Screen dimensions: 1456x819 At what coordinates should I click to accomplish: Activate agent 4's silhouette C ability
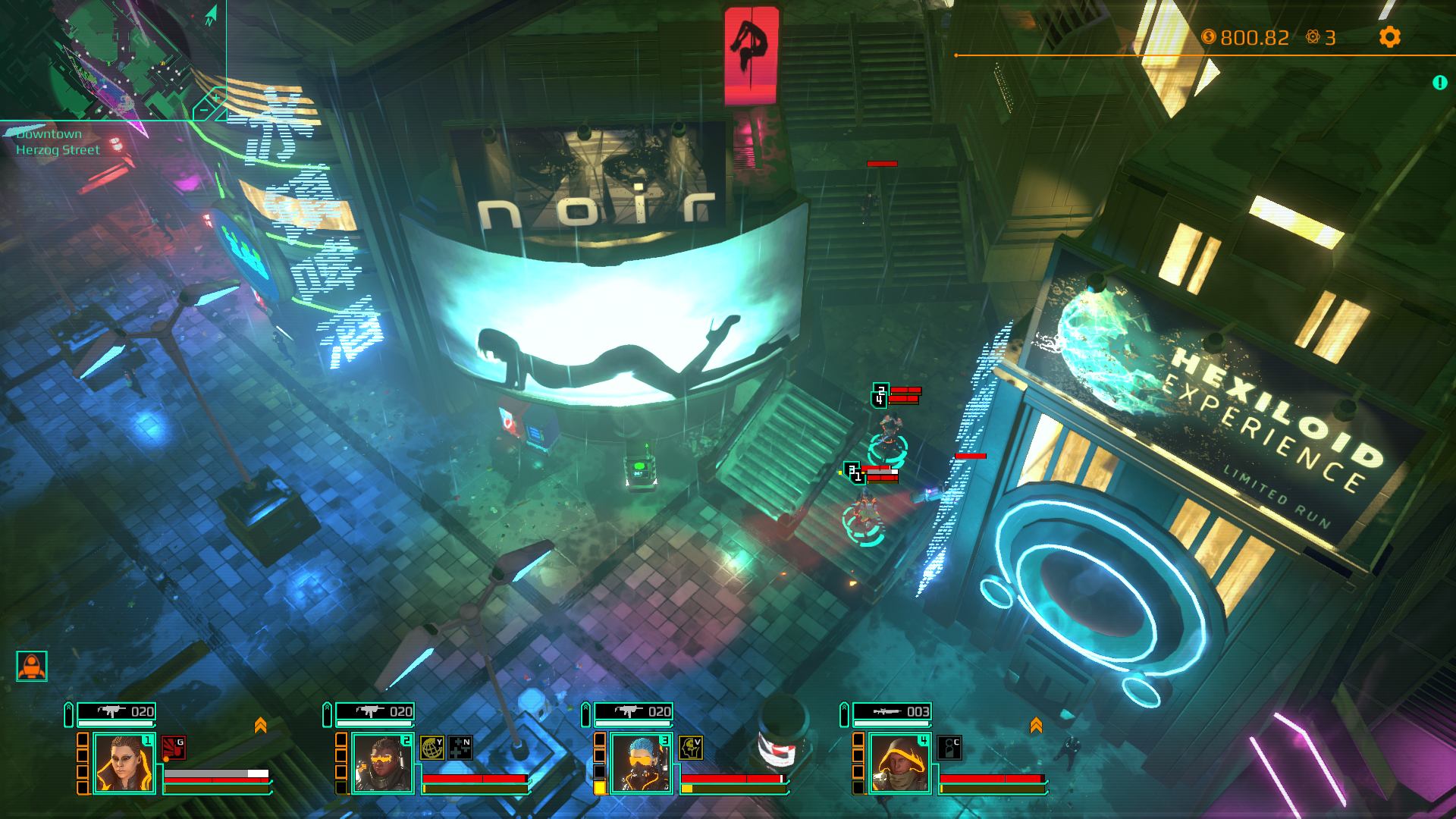949,748
